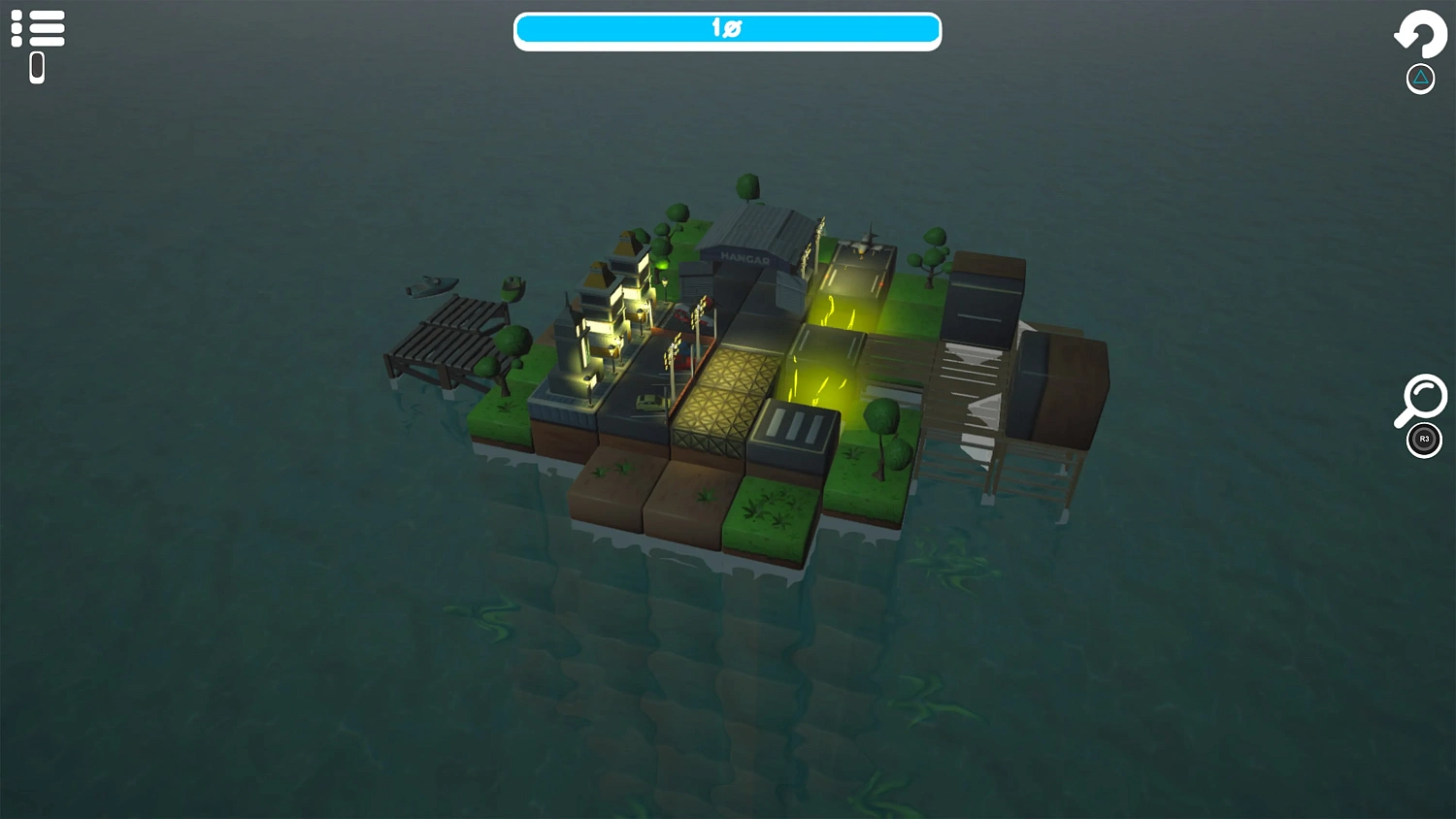The width and height of the screenshot is (1456, 819).
Task: Click the R3 badge under the magnifier
Action: point(1423,440)
